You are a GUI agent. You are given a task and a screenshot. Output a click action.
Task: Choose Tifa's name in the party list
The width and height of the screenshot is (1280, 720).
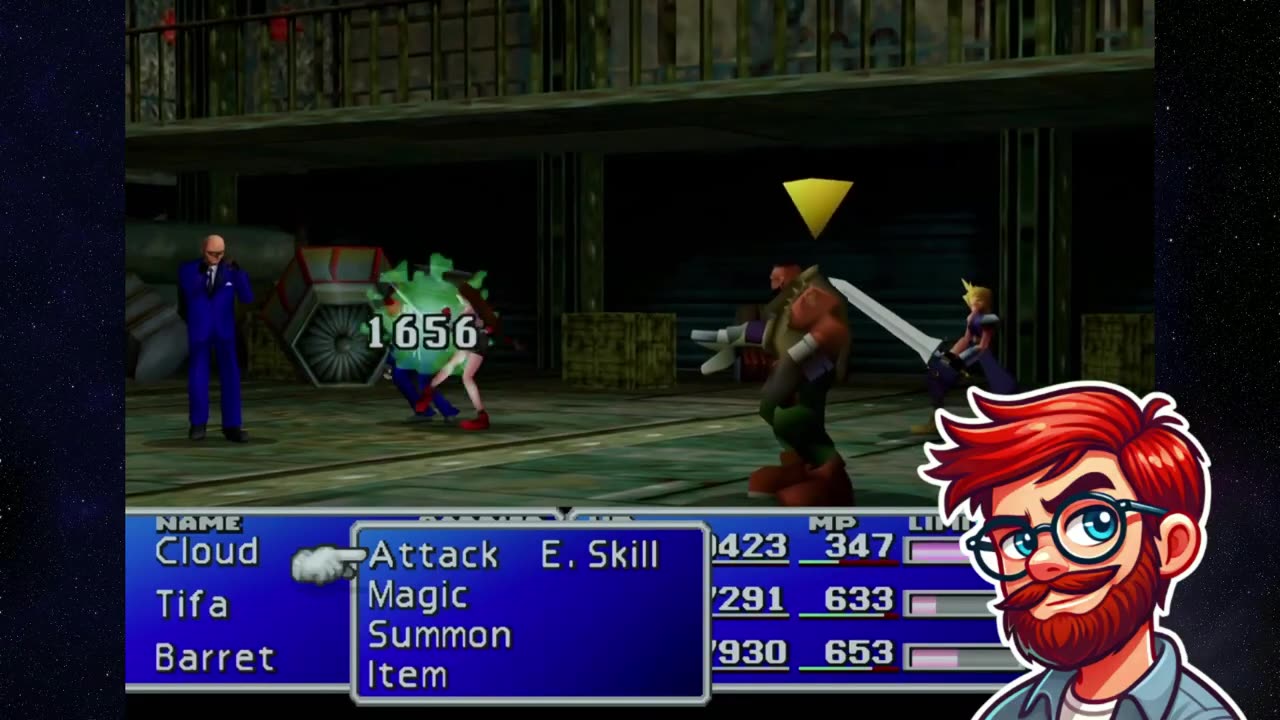click(x=192, y=605)
